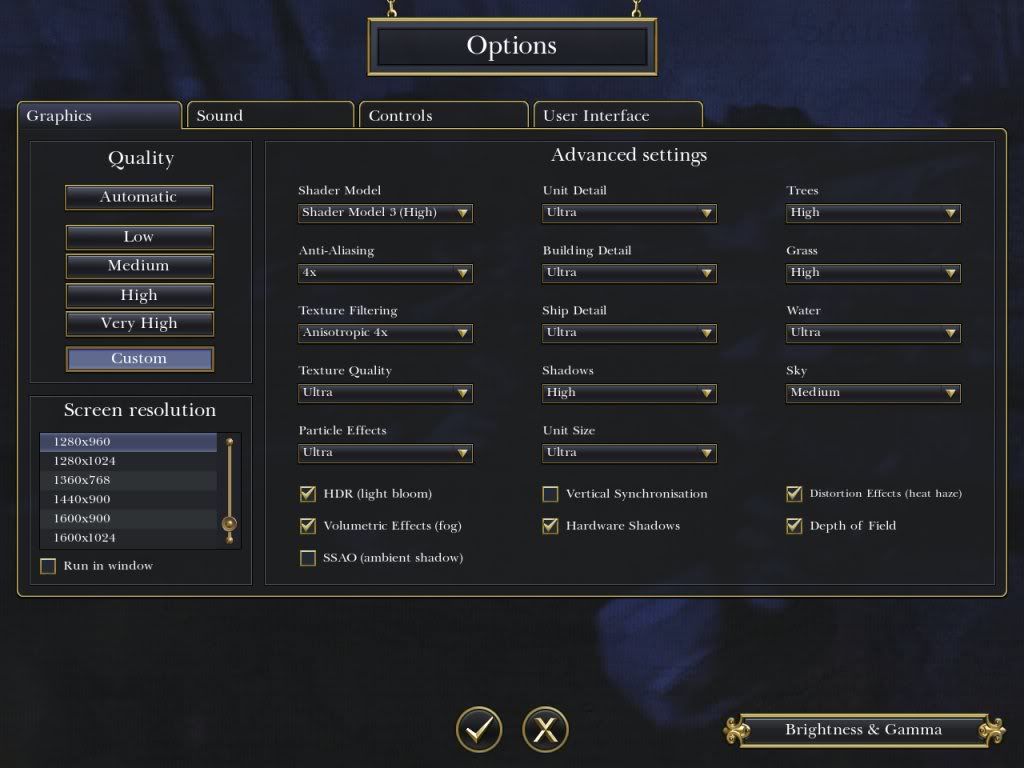This screenshot has height=768, width=1024.
Task: Open the Water detail dropdown
Action: click(x=873, y=333)
